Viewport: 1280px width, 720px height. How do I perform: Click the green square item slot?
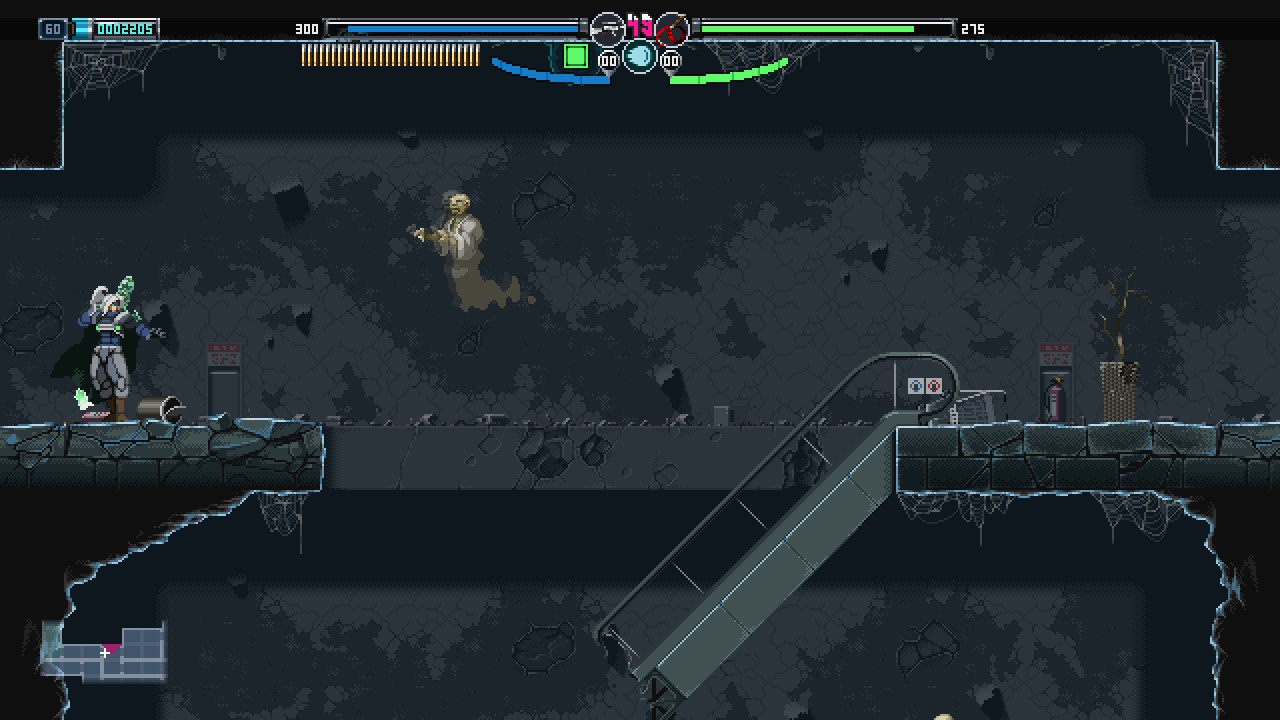coord(575,56)
